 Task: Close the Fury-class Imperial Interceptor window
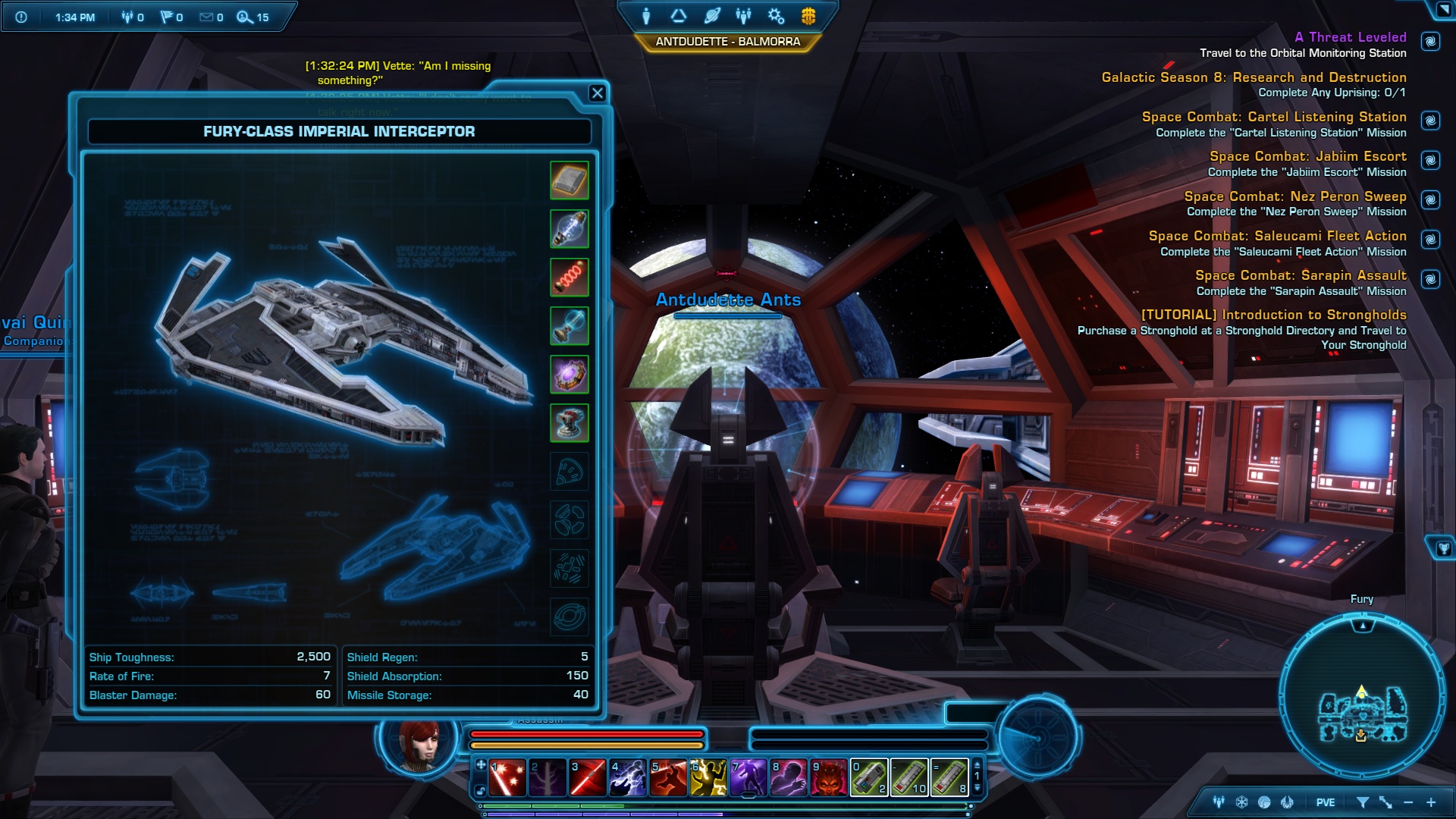(598, 93)
